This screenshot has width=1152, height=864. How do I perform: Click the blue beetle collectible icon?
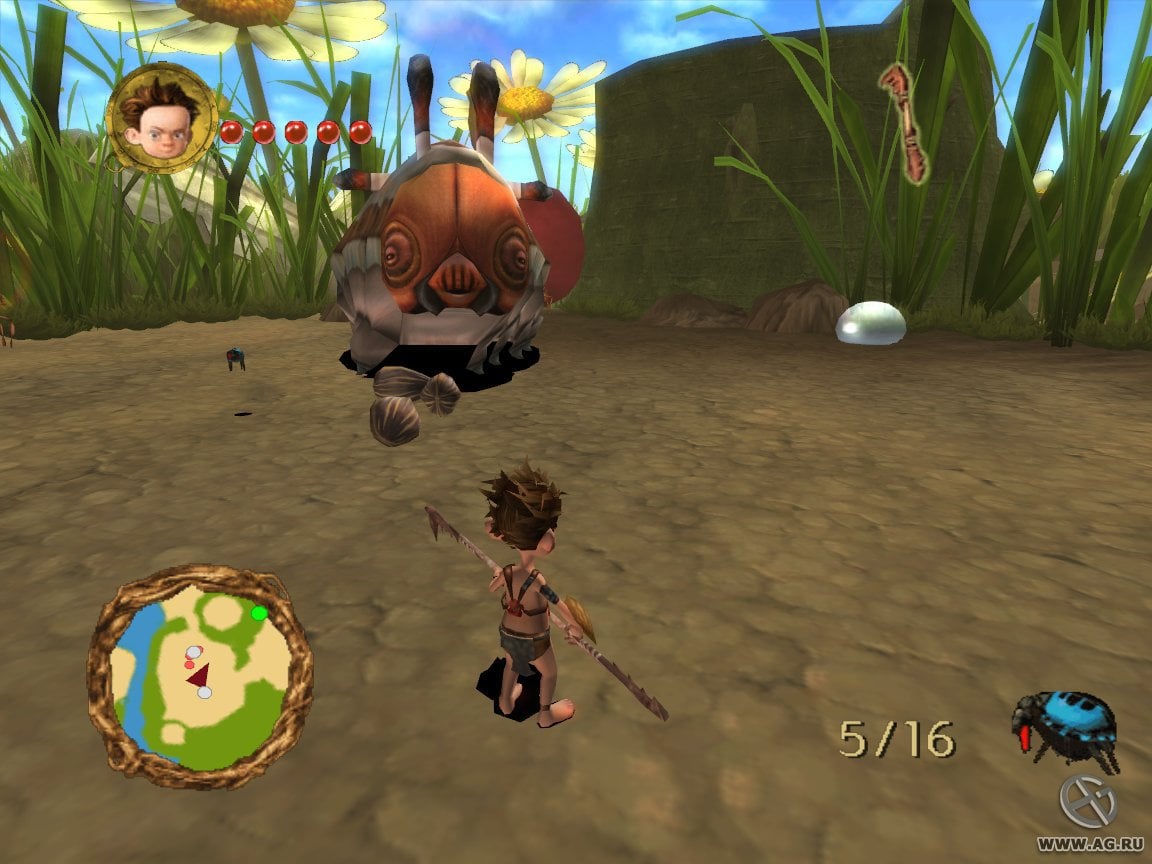[1062, 727]
